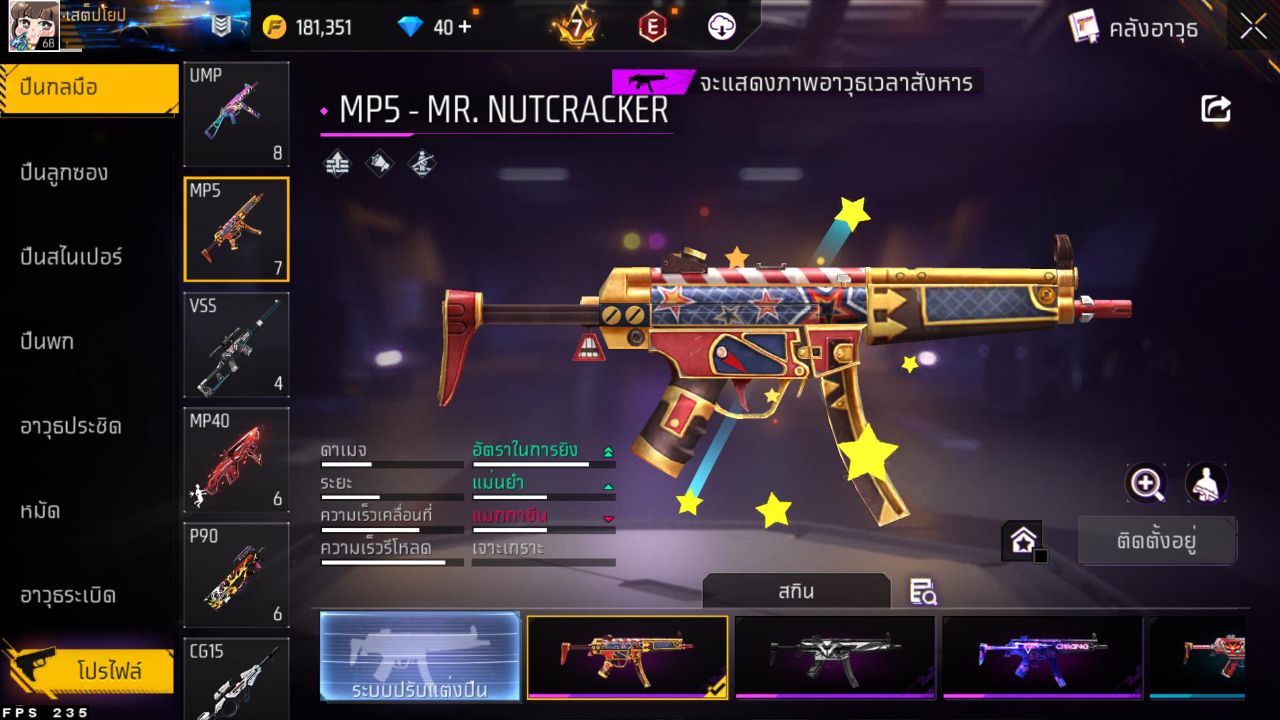Select the character preview icon beside the magnifier
The width and height of the screenshot is (1280, 720).
click(x=1205, y=484)
